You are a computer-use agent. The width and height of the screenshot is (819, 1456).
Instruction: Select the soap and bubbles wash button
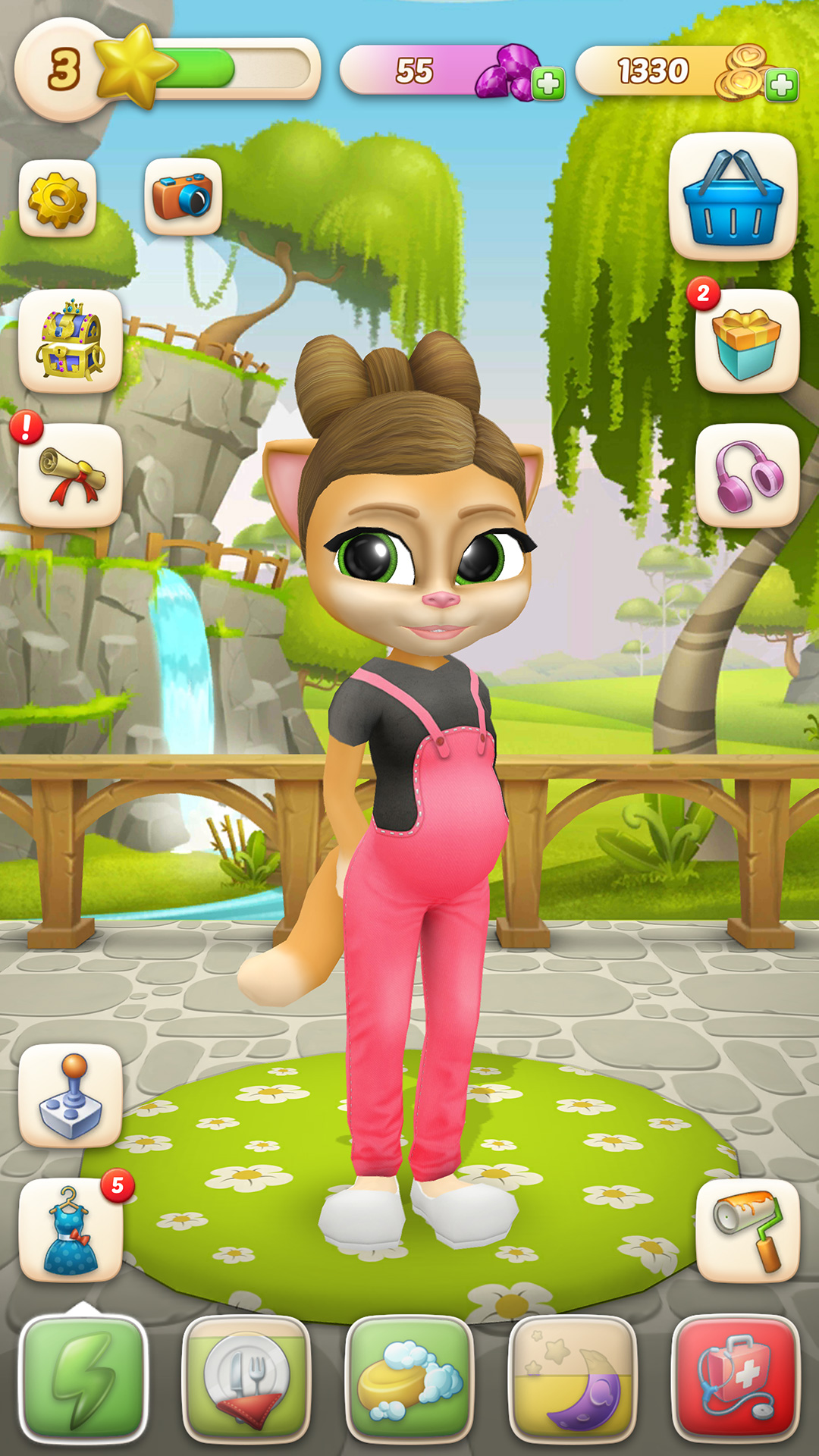[409, 1378]
